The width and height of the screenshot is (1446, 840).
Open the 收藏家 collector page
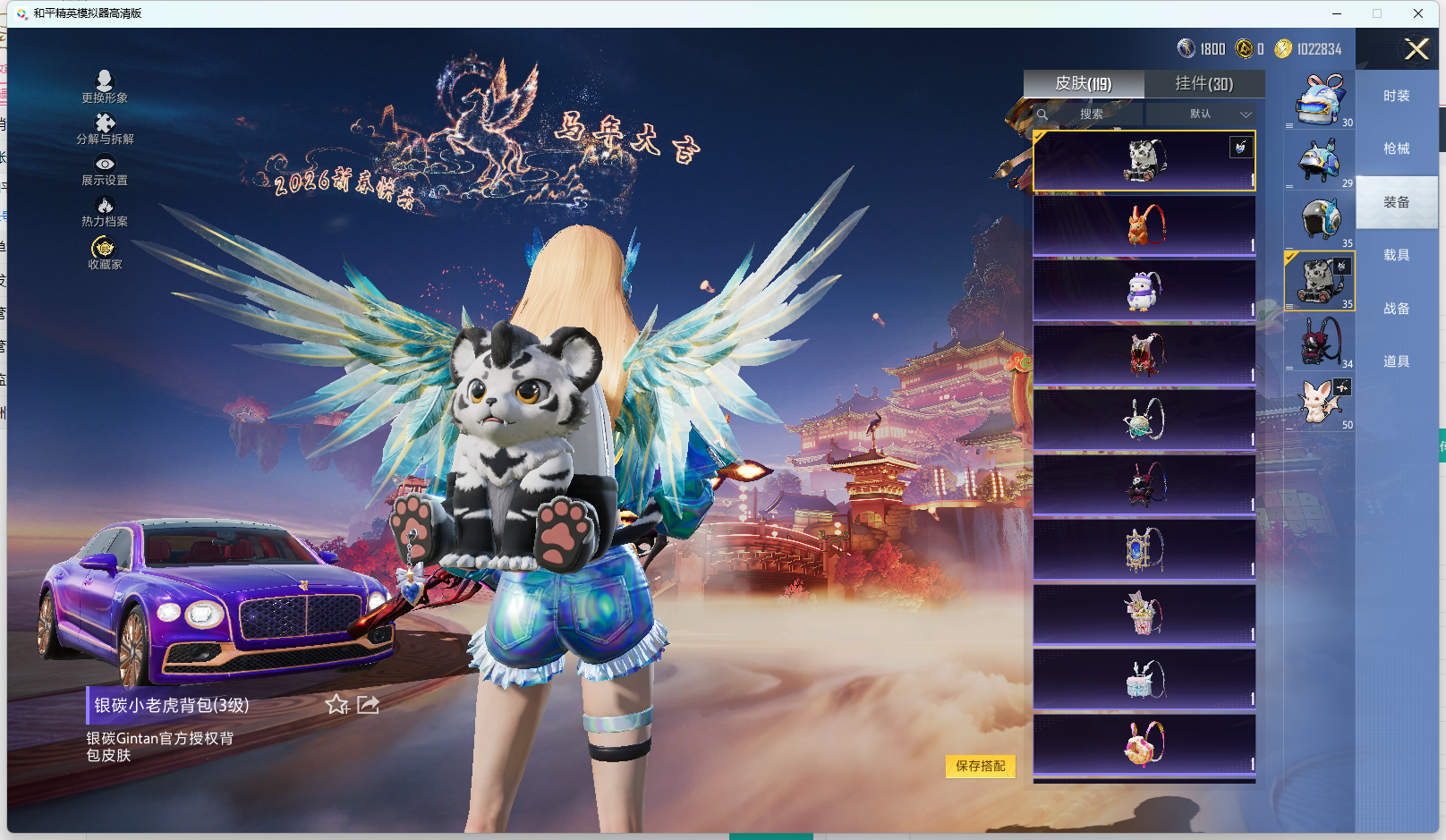(105, 253)
